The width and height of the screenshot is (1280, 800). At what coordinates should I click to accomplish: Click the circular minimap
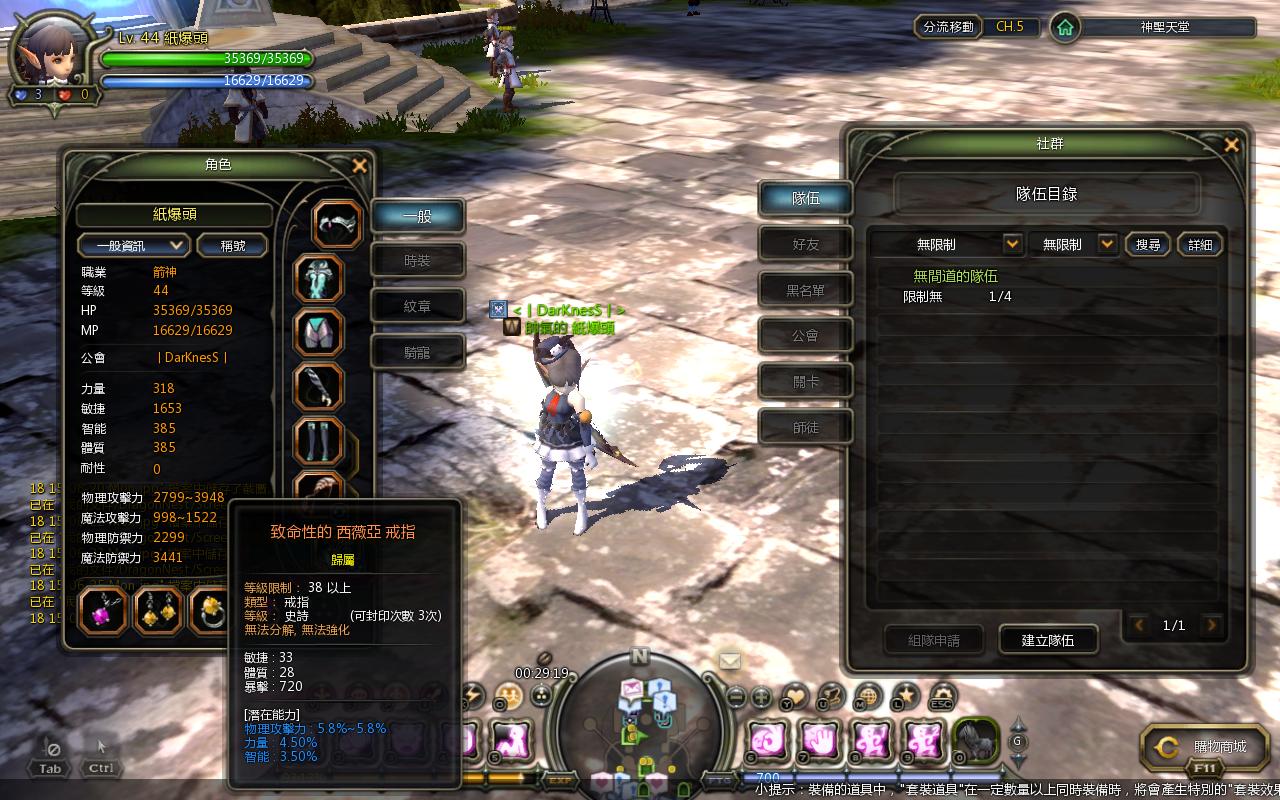tap(640, 720)
